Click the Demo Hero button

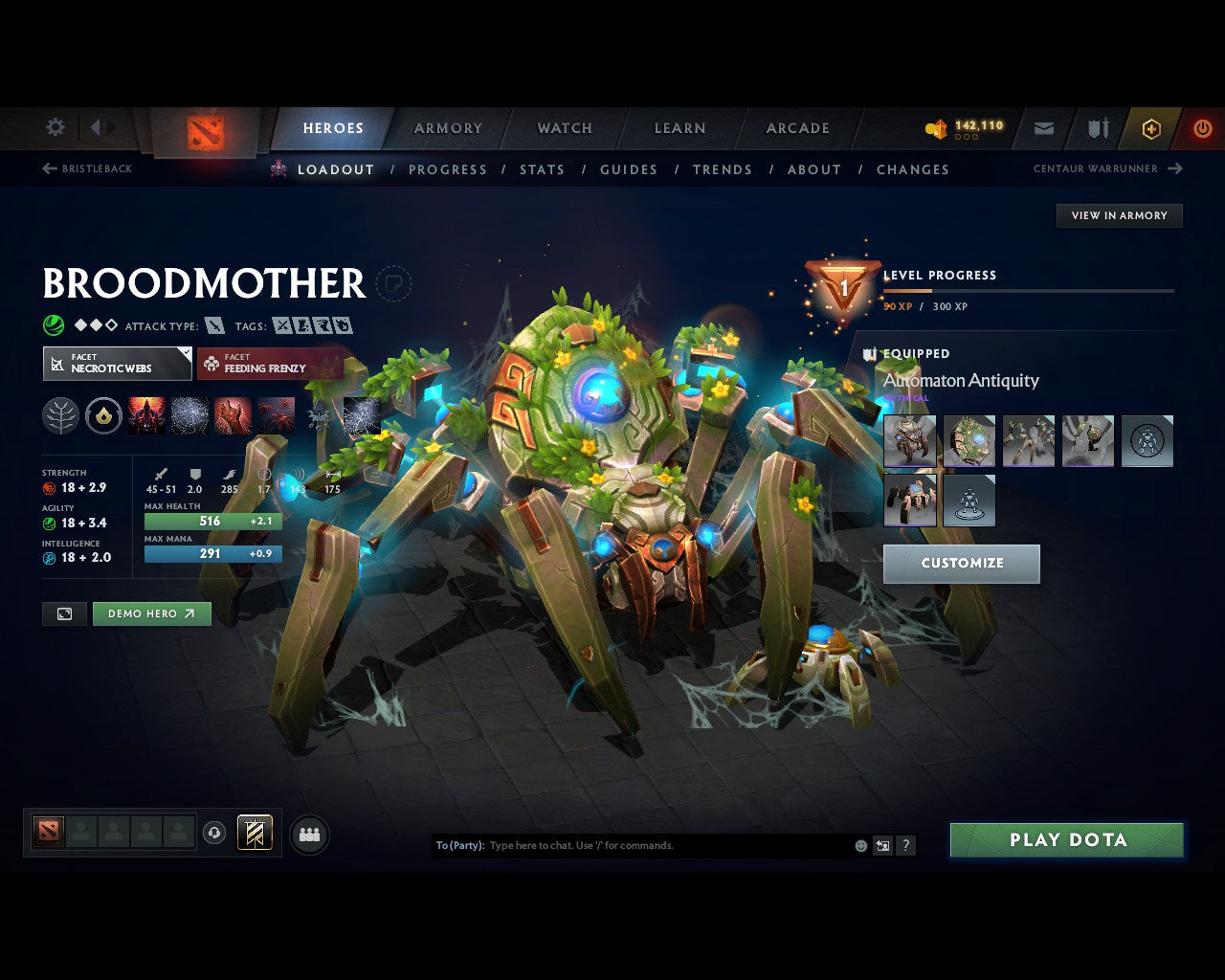[151, 613]
